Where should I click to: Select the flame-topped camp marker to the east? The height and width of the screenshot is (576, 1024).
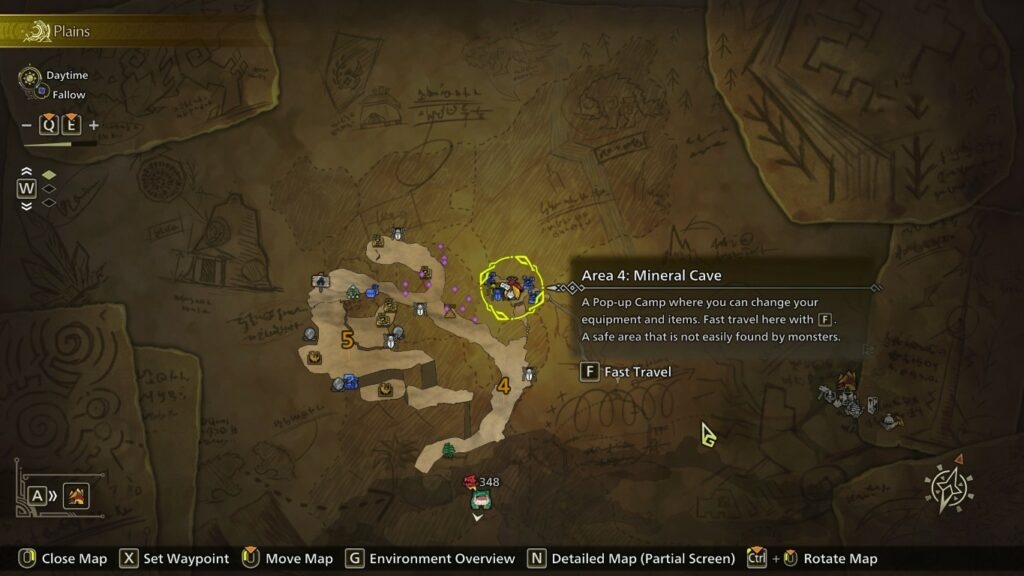(x=847, y=381)
